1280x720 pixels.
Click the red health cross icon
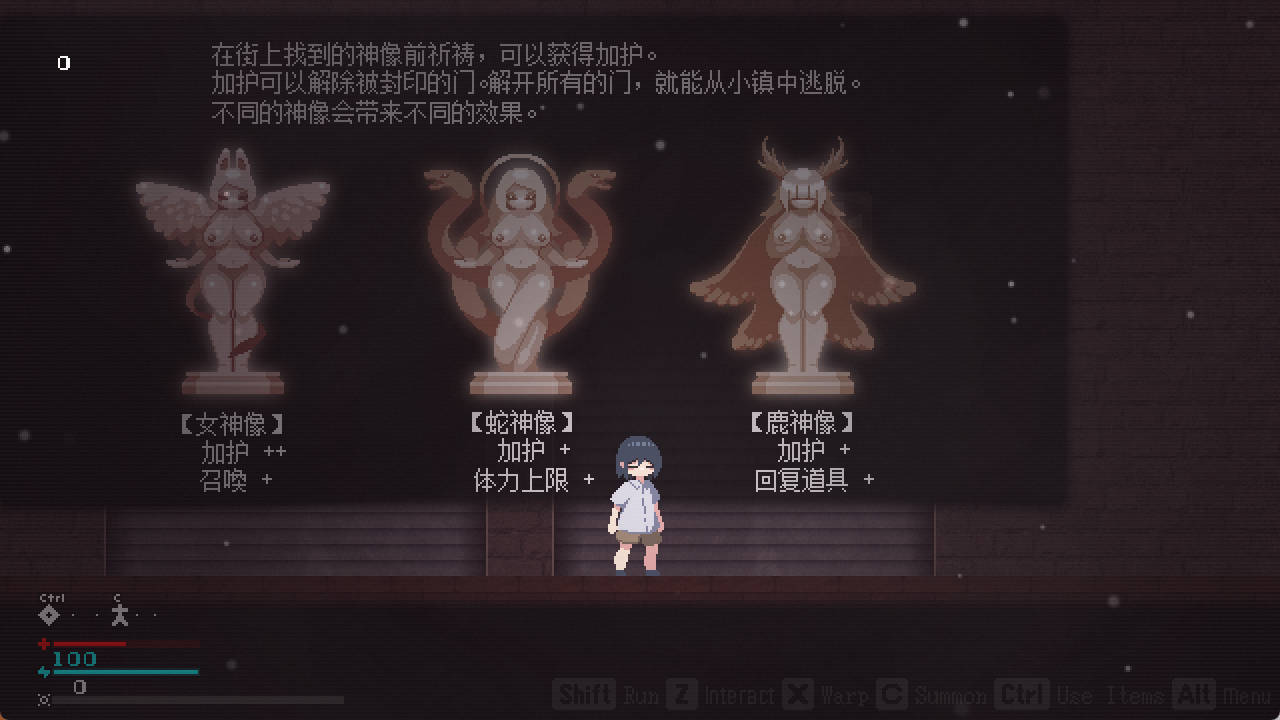pyautogui.click(x=43, y=644)
